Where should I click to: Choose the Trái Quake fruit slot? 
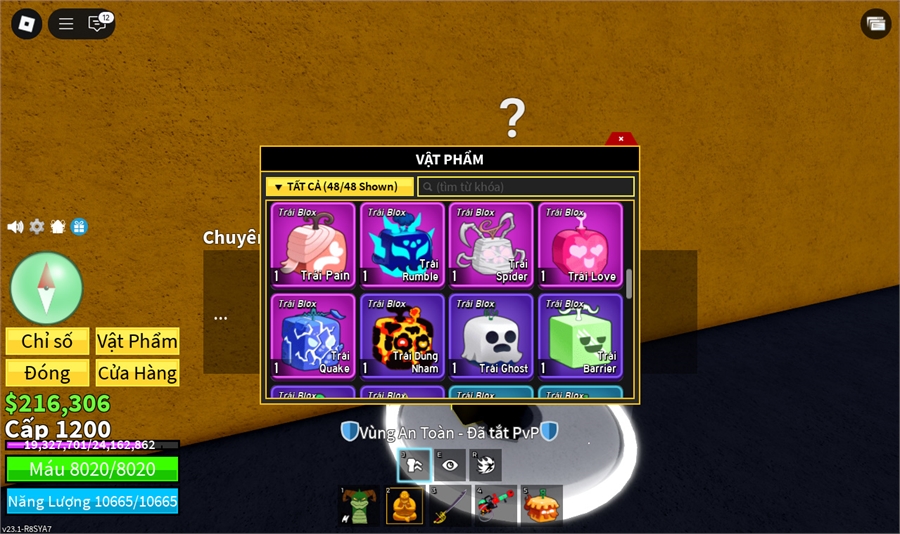pyautogui.click(x=313, y=336)
